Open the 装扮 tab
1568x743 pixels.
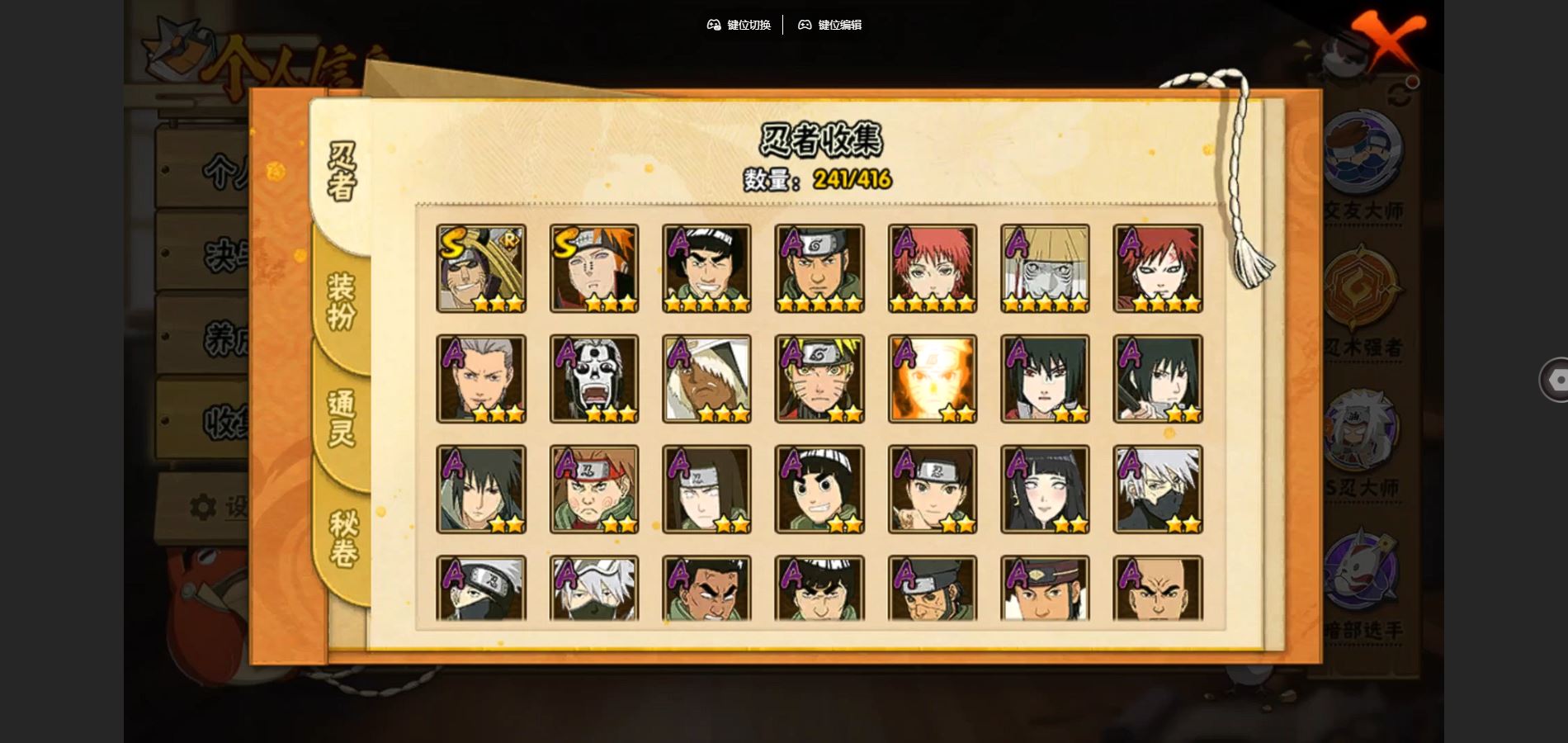coord(341,301)
